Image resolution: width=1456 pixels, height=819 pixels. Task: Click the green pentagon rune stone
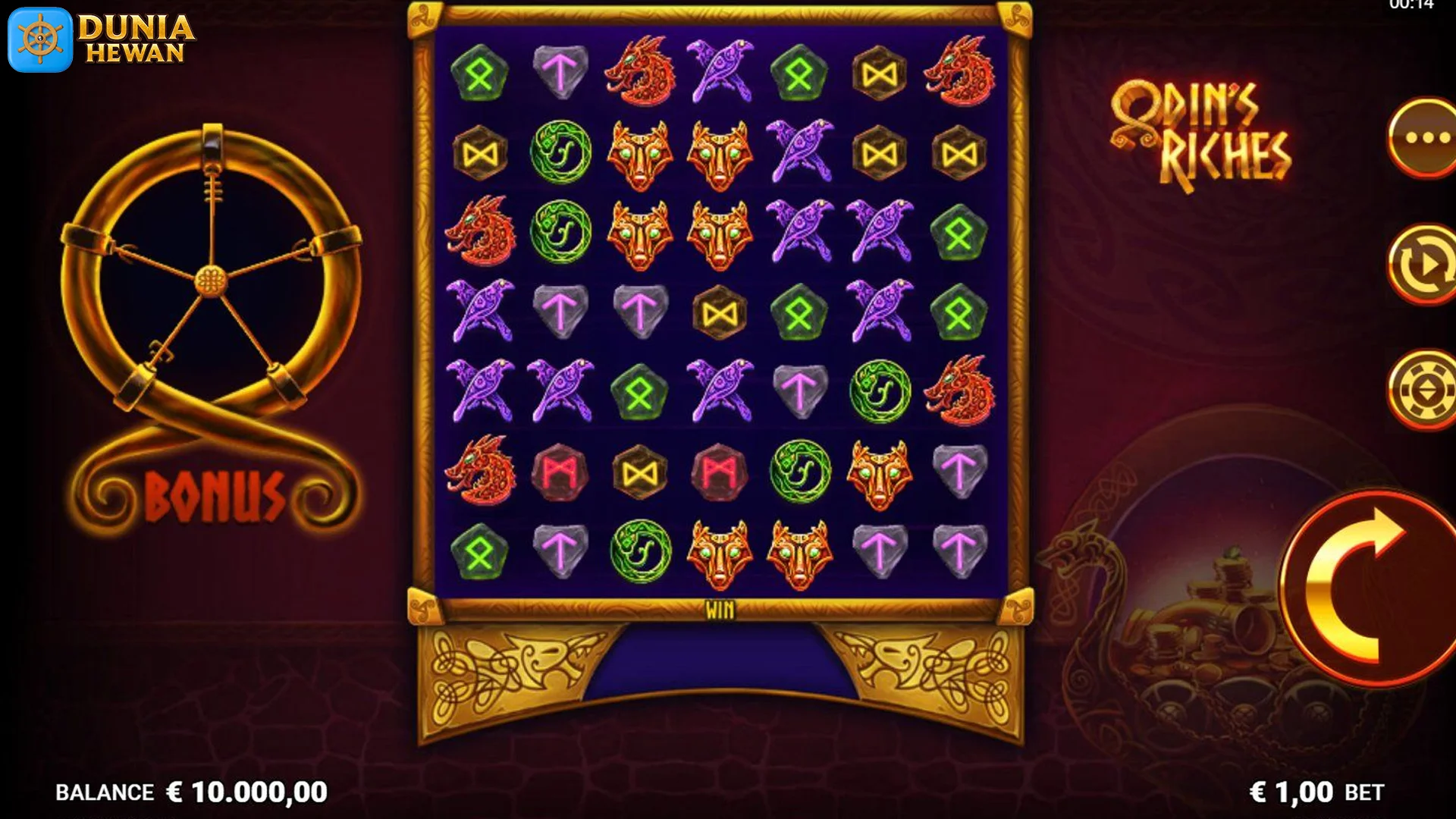[x=479, y=72]
